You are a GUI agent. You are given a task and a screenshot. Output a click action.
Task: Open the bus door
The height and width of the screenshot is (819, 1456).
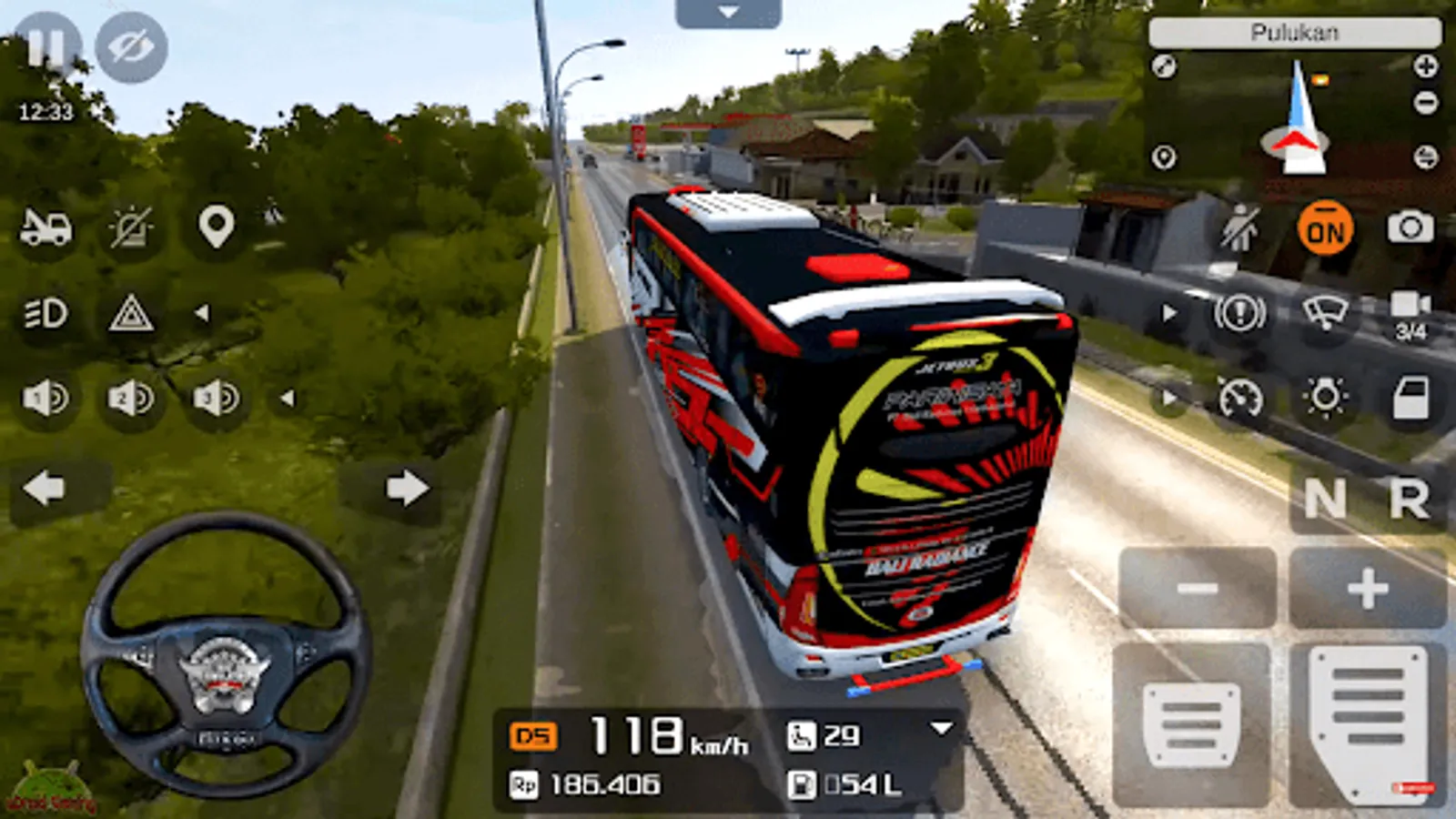[x=1410, y=399]
